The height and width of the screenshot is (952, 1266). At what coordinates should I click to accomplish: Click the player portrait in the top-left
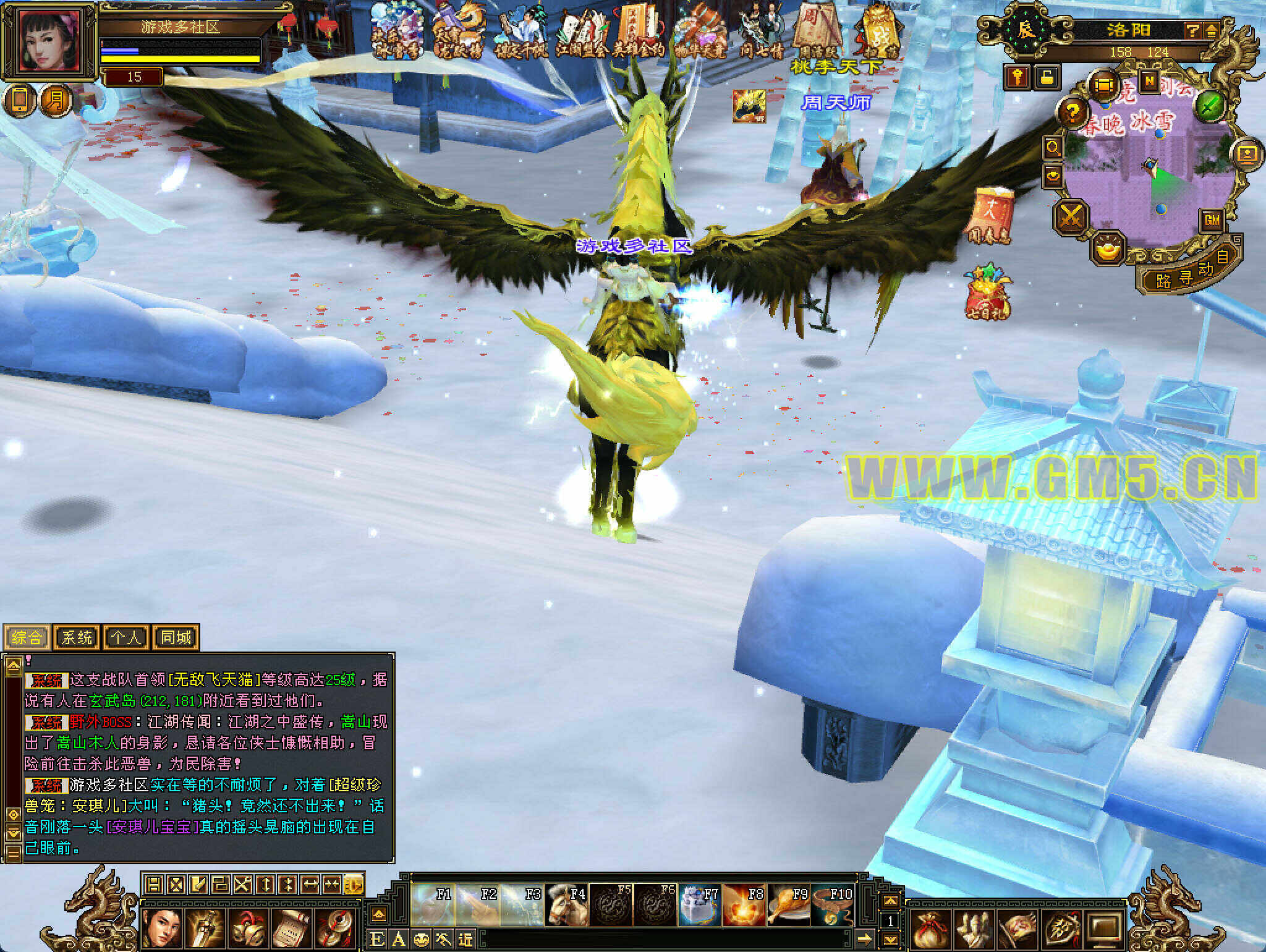pyautogui.click(x=49, y=40)
